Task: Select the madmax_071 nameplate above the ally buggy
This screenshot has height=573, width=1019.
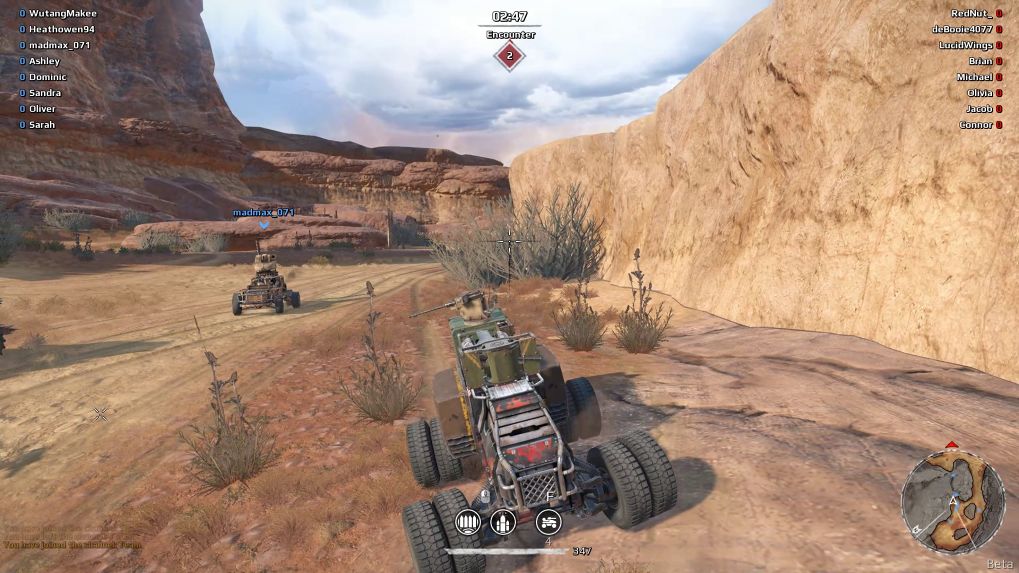Action: coord(264,212)
